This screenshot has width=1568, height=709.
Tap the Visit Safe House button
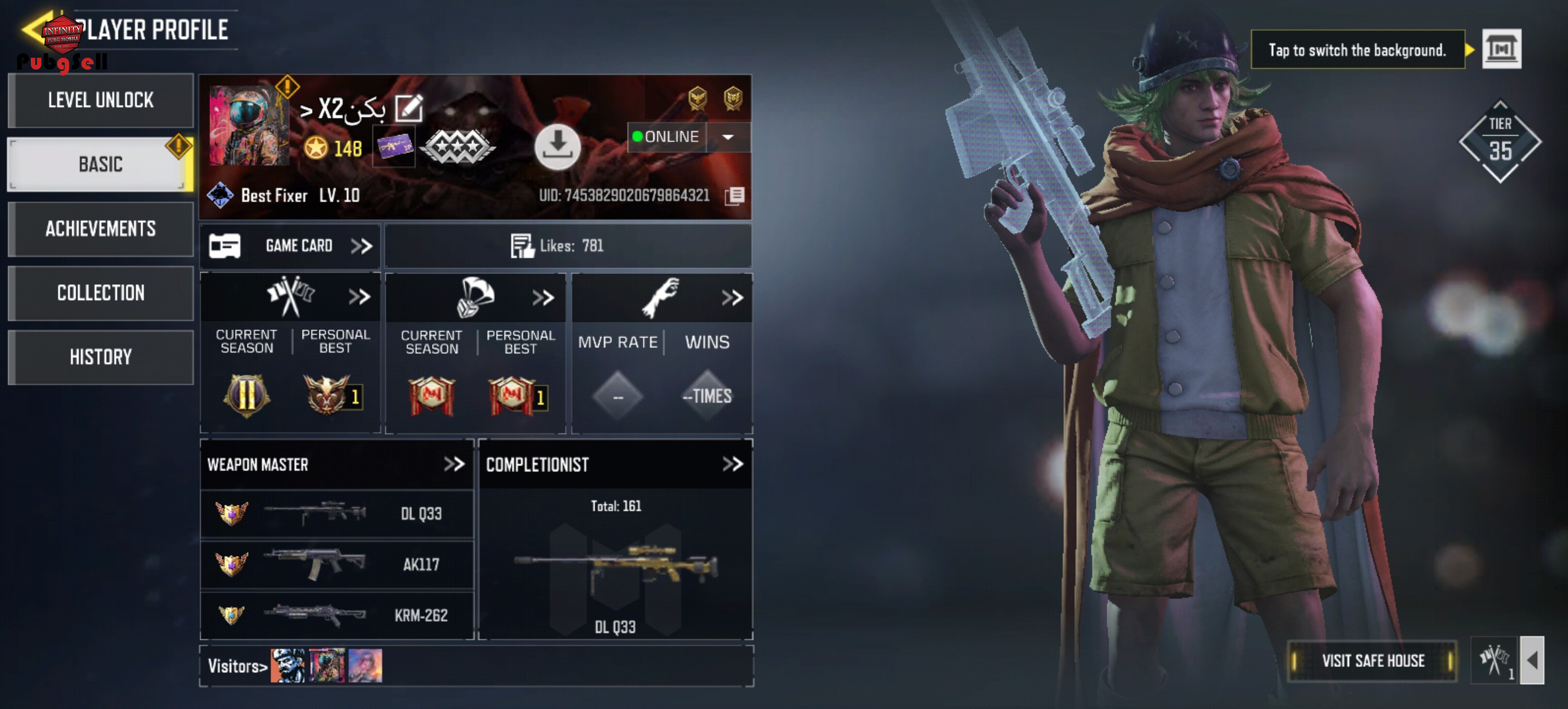click(1372, 661)
